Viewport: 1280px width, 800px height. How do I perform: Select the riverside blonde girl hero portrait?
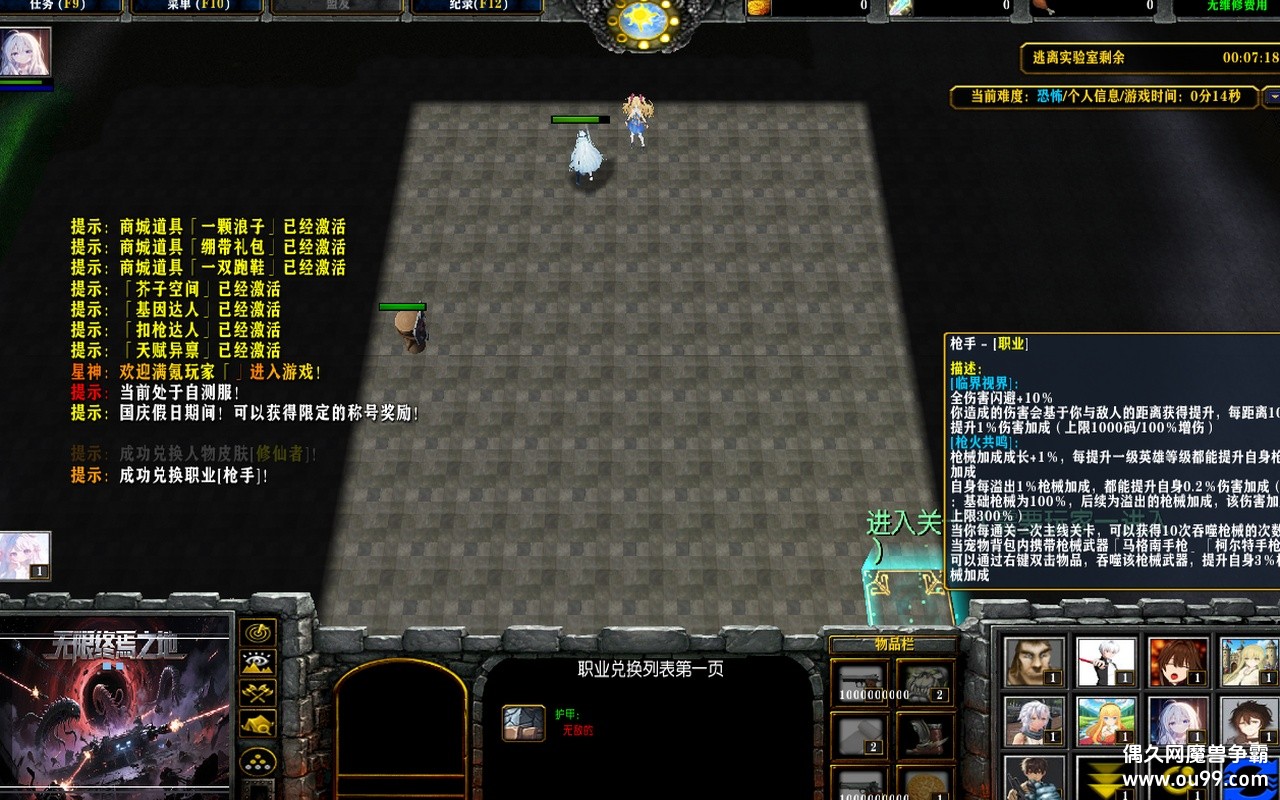coord(1107,721)
